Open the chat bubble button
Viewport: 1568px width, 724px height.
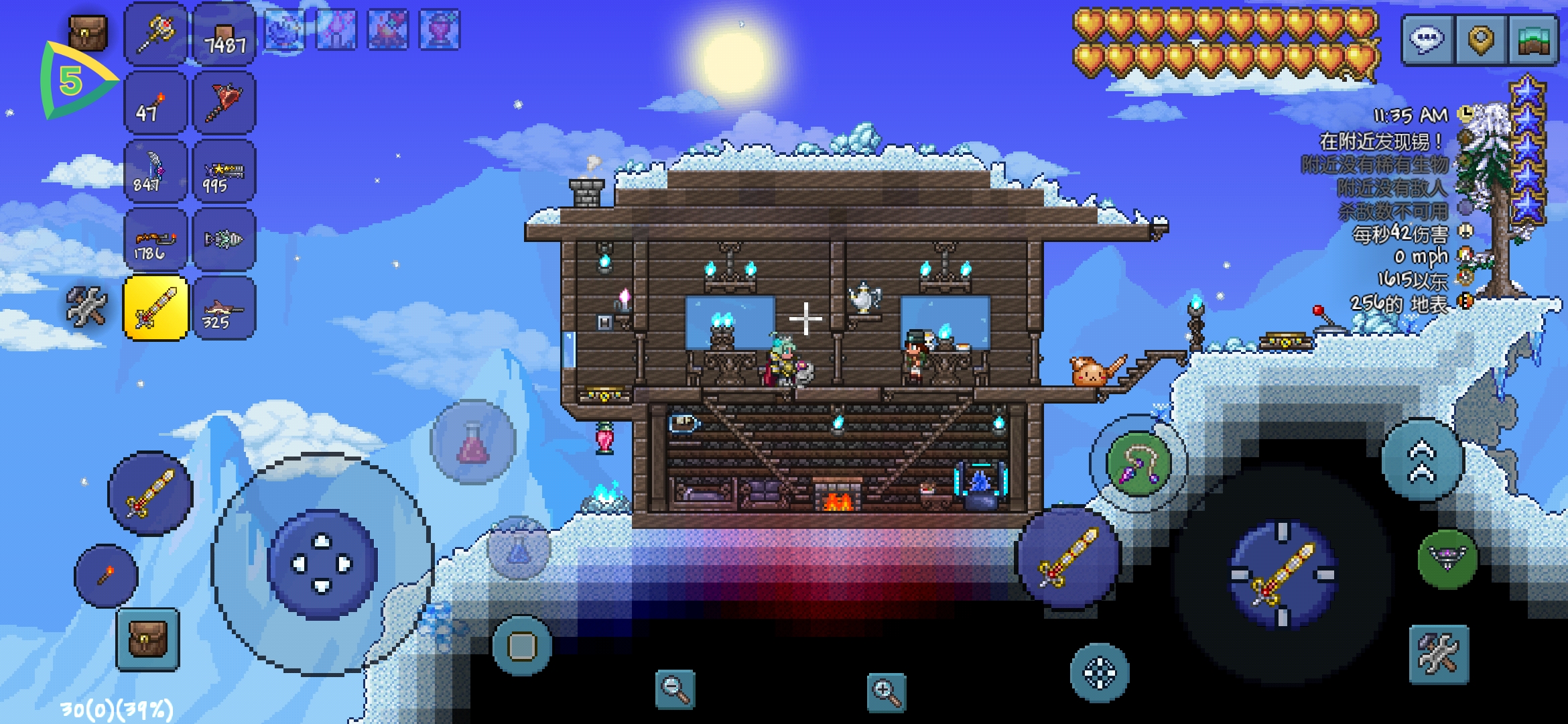click(1427, 40)
